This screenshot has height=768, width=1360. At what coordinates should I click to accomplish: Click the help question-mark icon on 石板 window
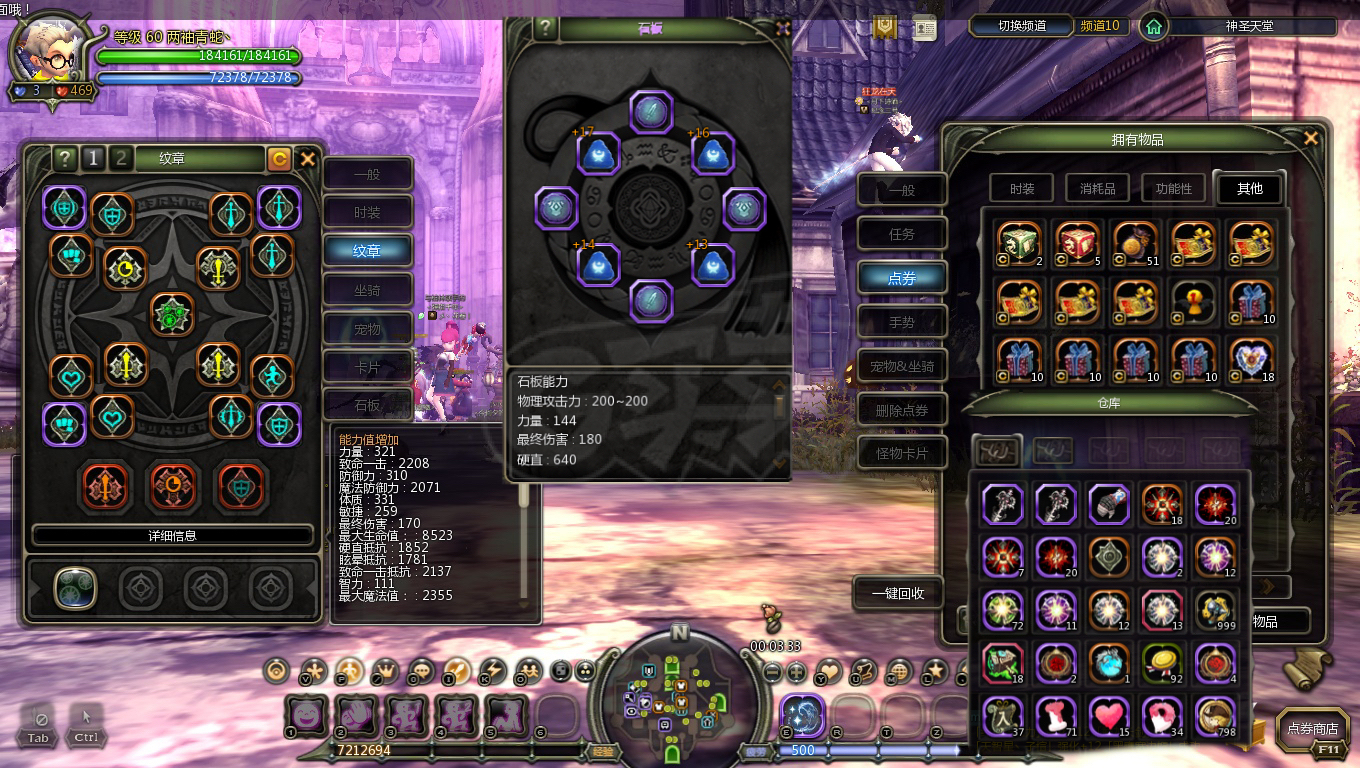click(543, 27)
